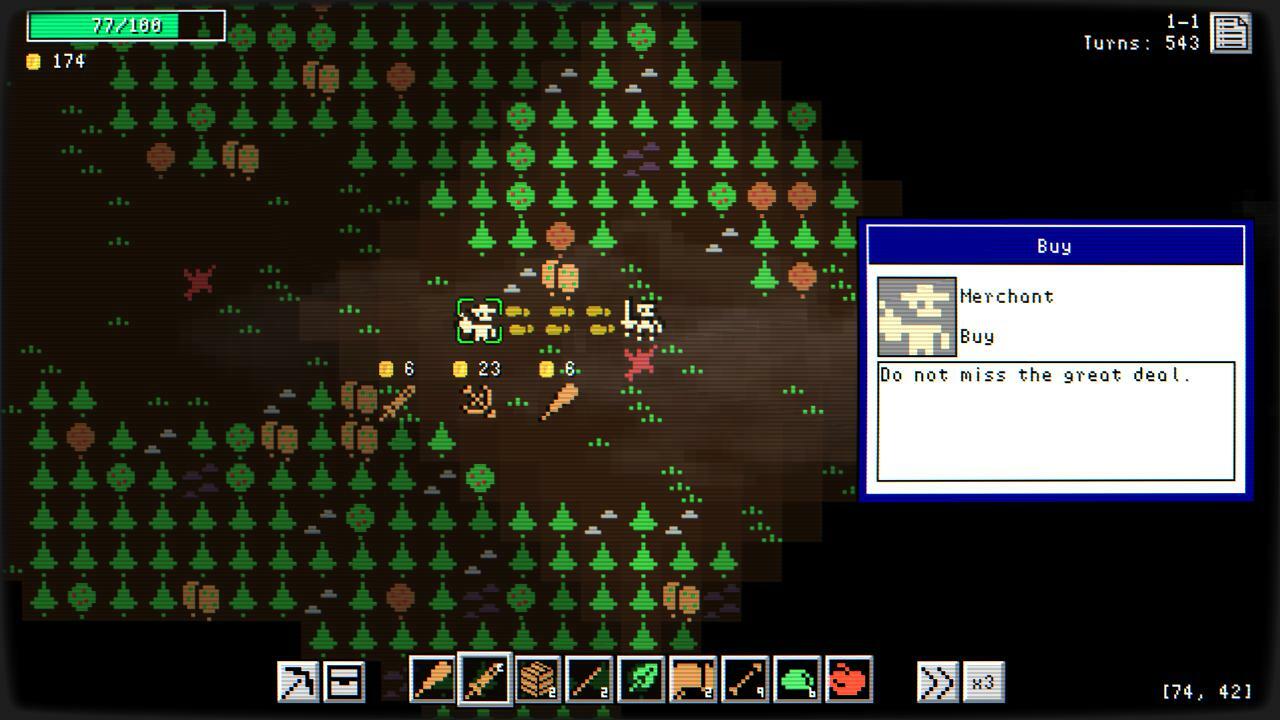Toggle the x3 speed multiplier

pos(984,681)
